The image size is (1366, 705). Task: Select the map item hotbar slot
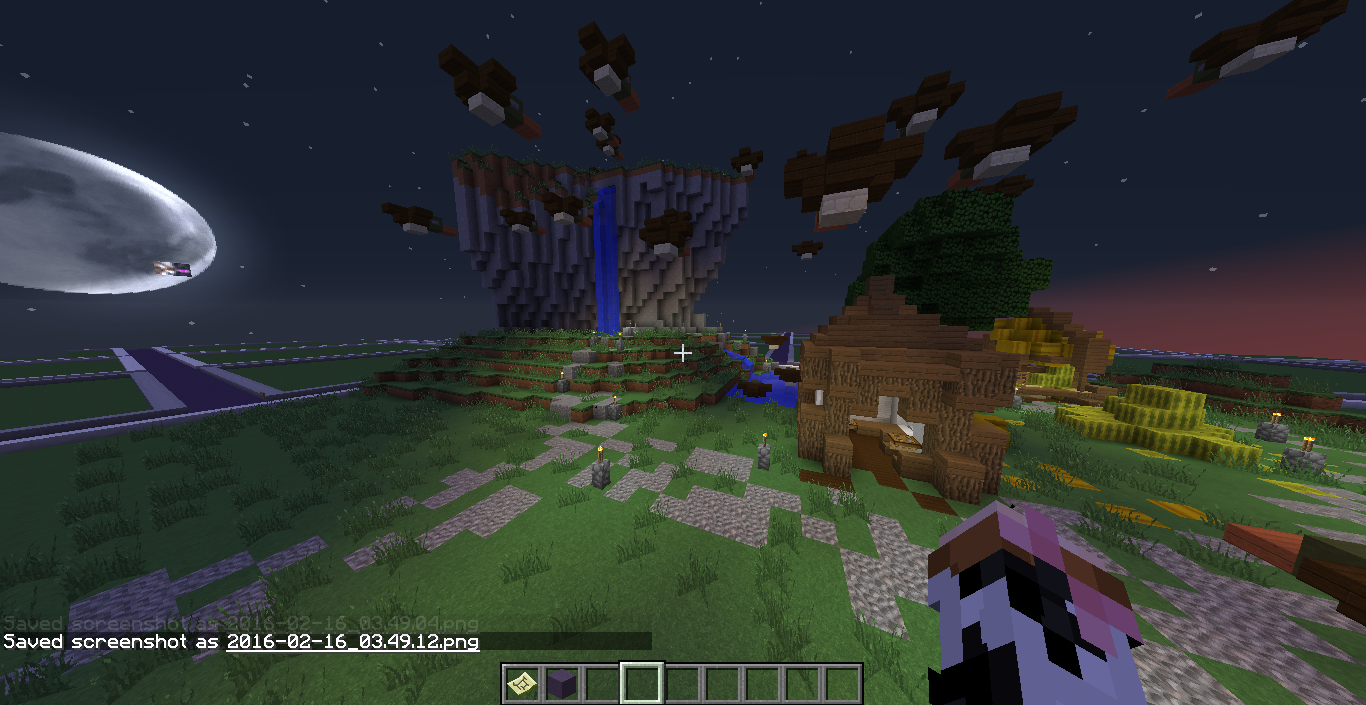pos(521,685)
